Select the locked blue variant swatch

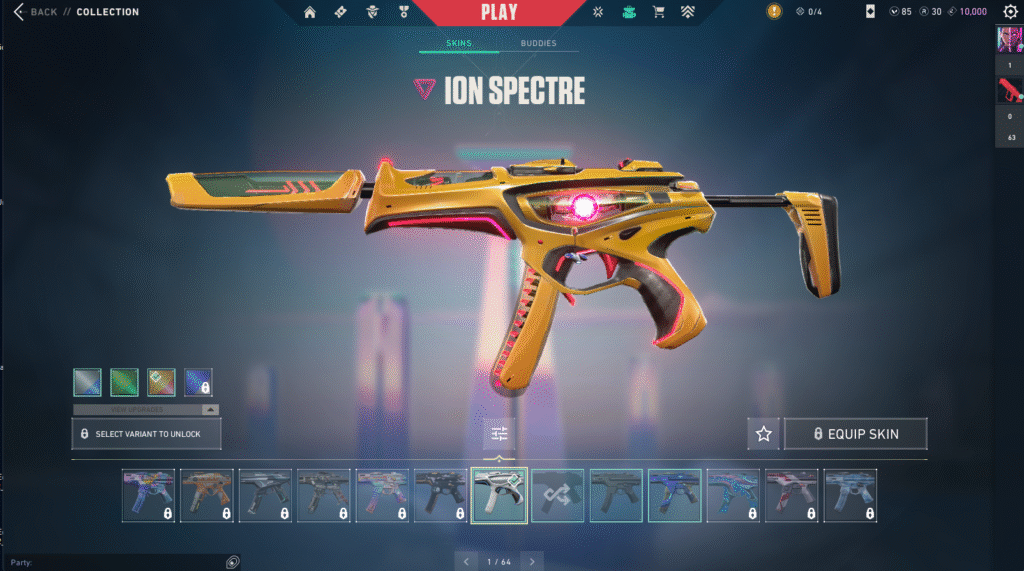(198, 382)
